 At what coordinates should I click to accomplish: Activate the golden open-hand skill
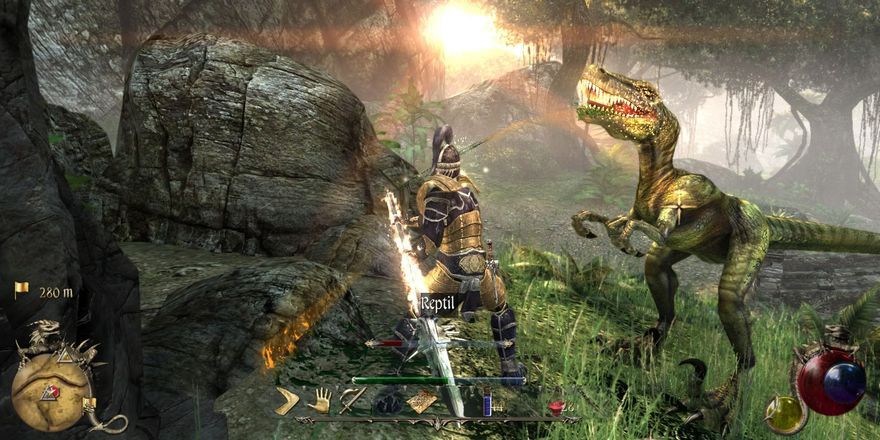(x=319, y=400)
